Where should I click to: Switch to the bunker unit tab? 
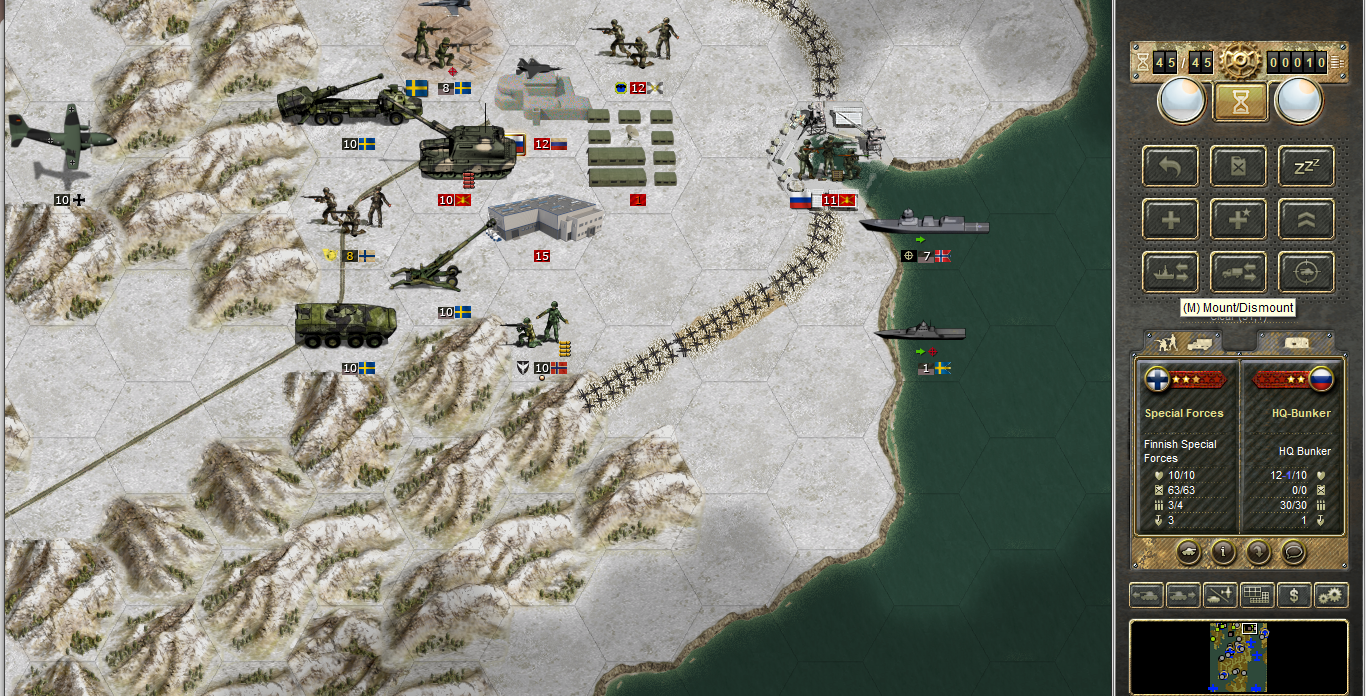[1294, 343]
